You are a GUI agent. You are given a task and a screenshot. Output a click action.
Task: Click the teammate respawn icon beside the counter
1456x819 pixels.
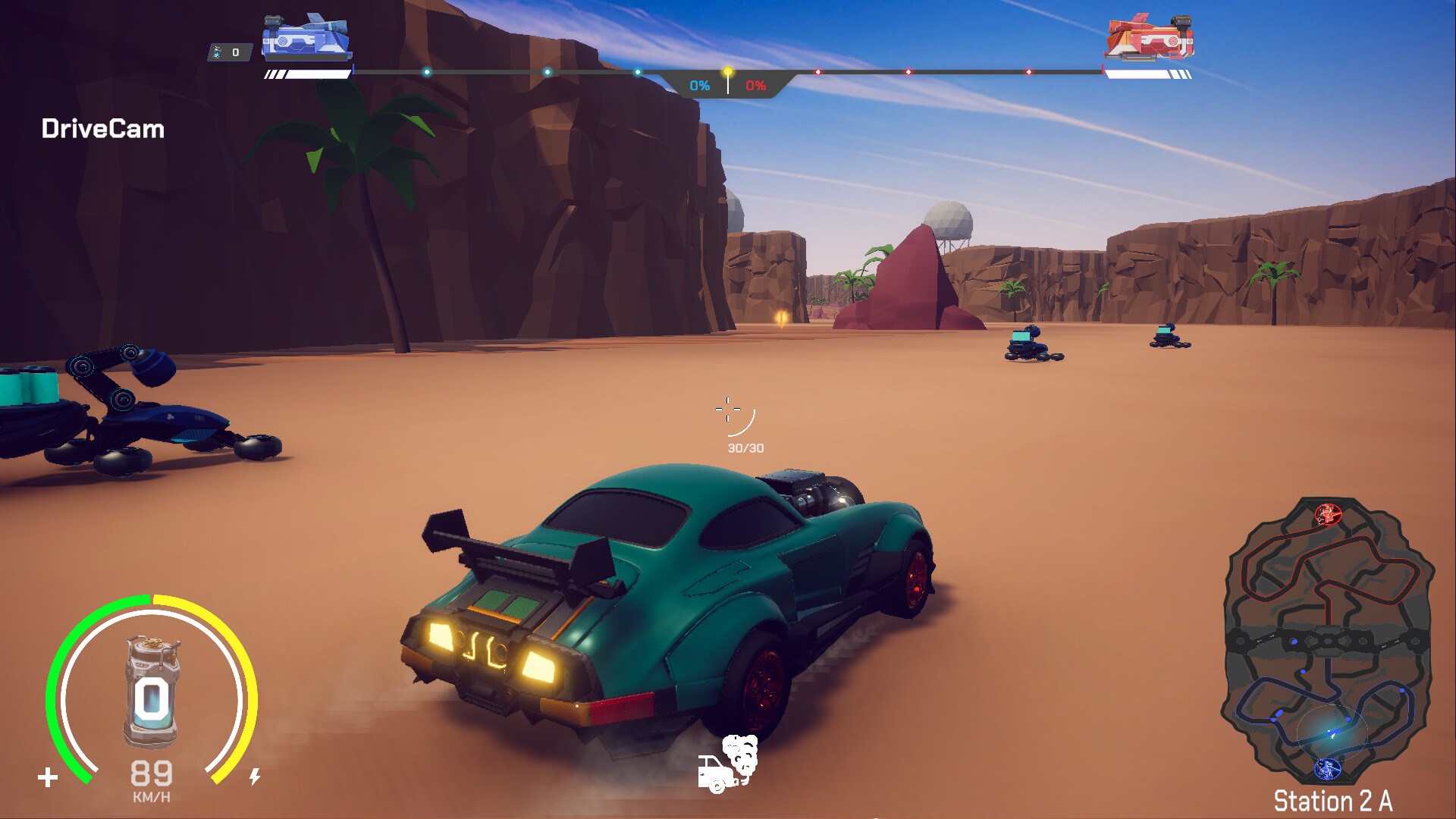[x=218, y=52]
